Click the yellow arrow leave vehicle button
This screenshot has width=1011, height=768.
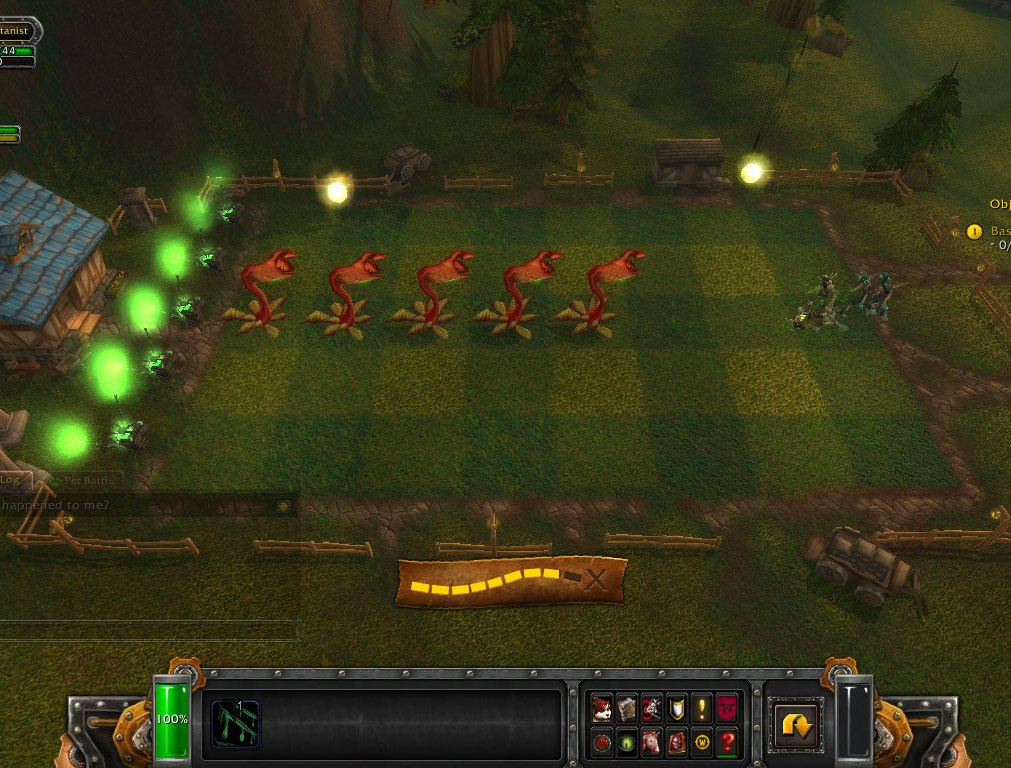pyautogui.click(x=796, y=724)
